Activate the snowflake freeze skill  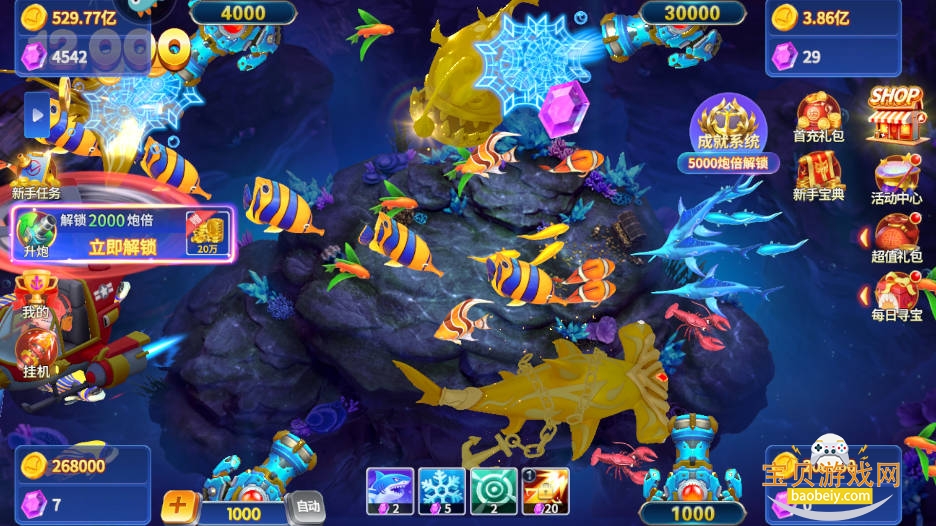[441, 491]
